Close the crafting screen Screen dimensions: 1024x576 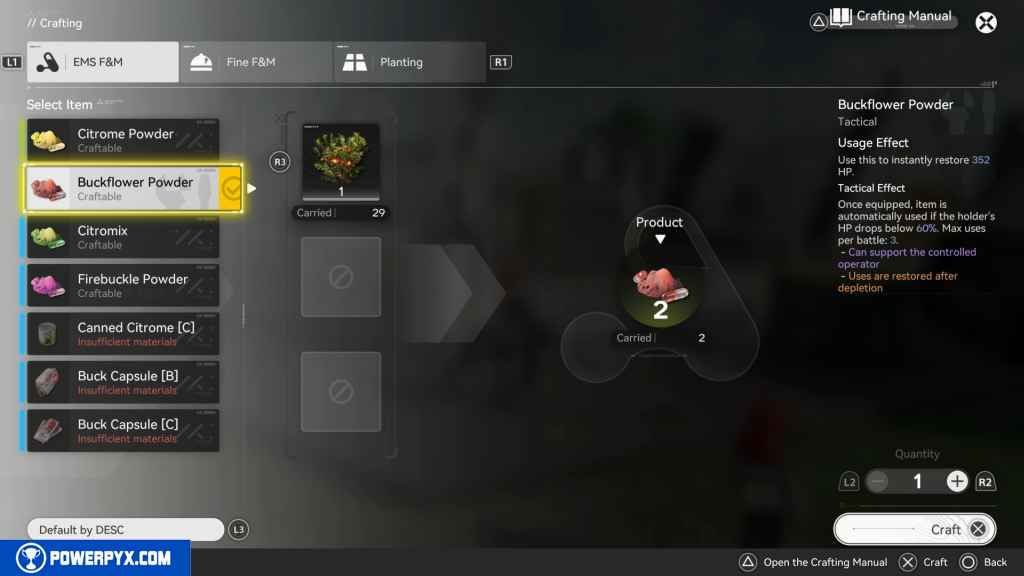(x=986, y=22)
